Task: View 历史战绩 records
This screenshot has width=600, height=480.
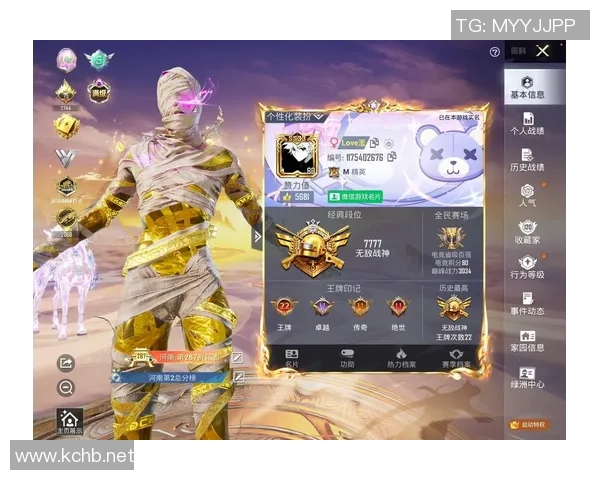Action: (527, 160)
